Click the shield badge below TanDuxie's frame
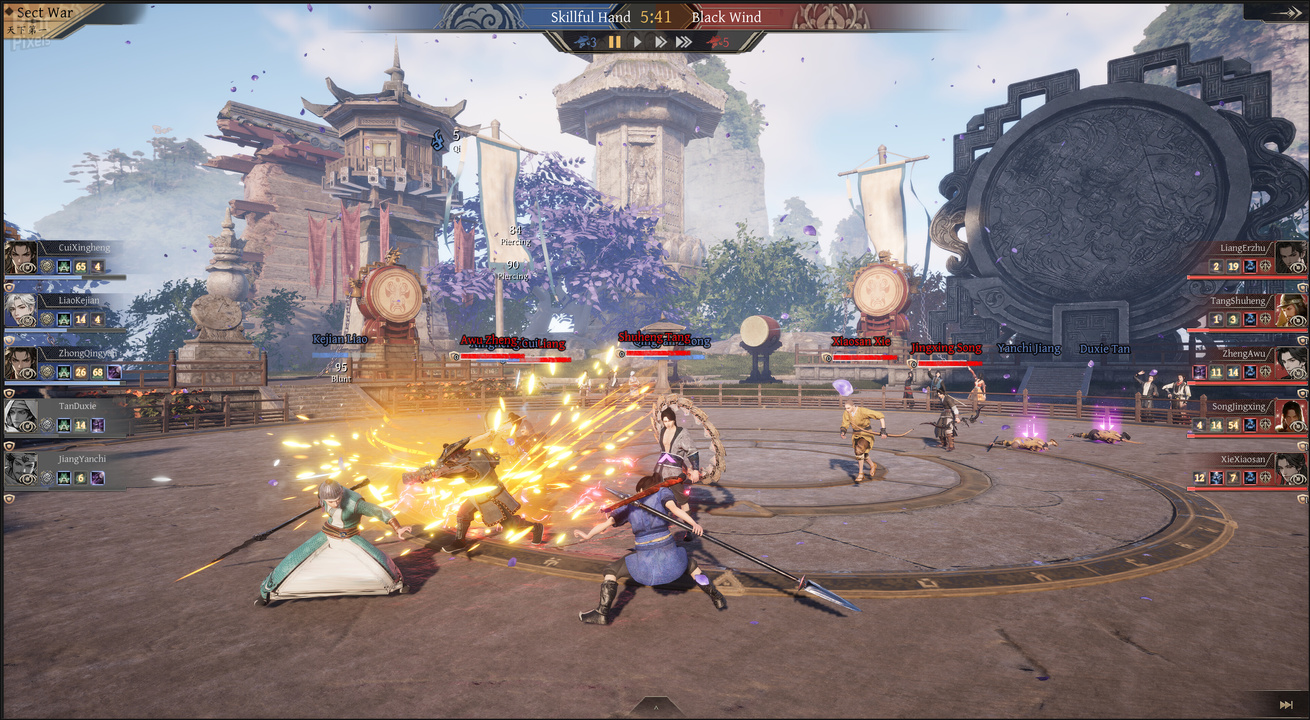The image size is (1310, 720). (x=7, y=446)
